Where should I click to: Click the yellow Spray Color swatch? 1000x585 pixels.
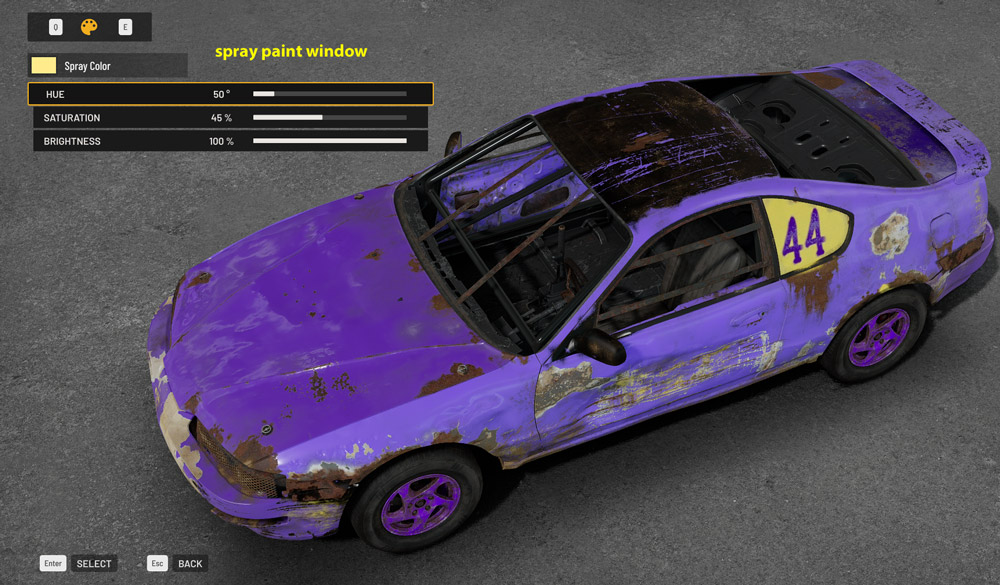click(44, 66)
